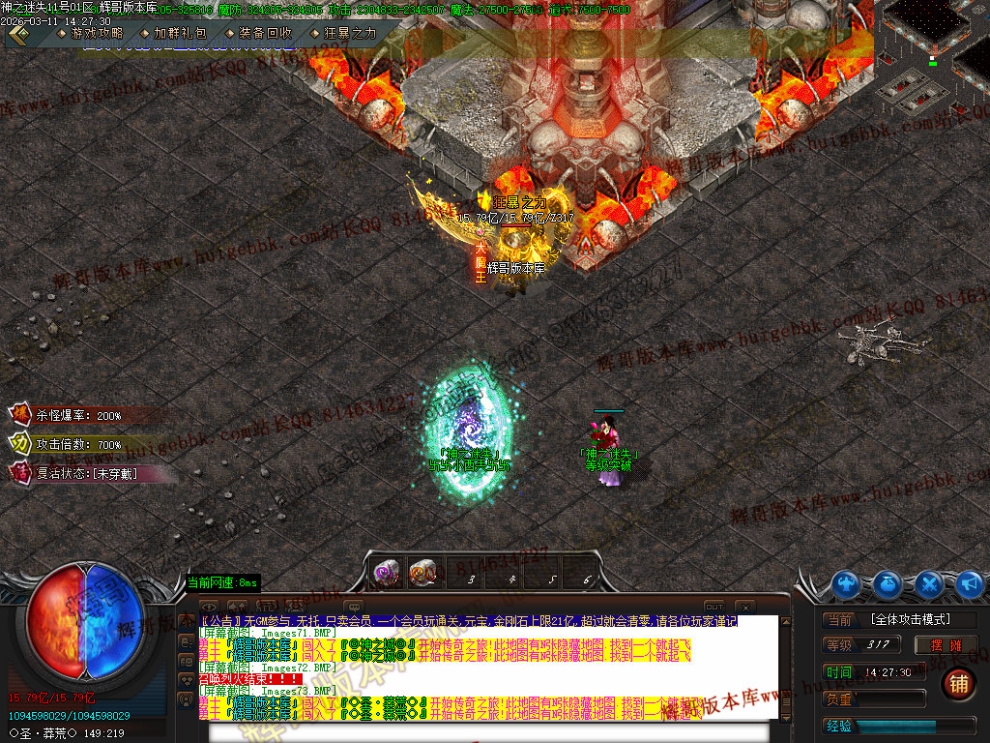The image size is (990, 743).
Task: Use the scroll item in hotbar slot two
Action: pyautogui.click(x=423, y=572)
